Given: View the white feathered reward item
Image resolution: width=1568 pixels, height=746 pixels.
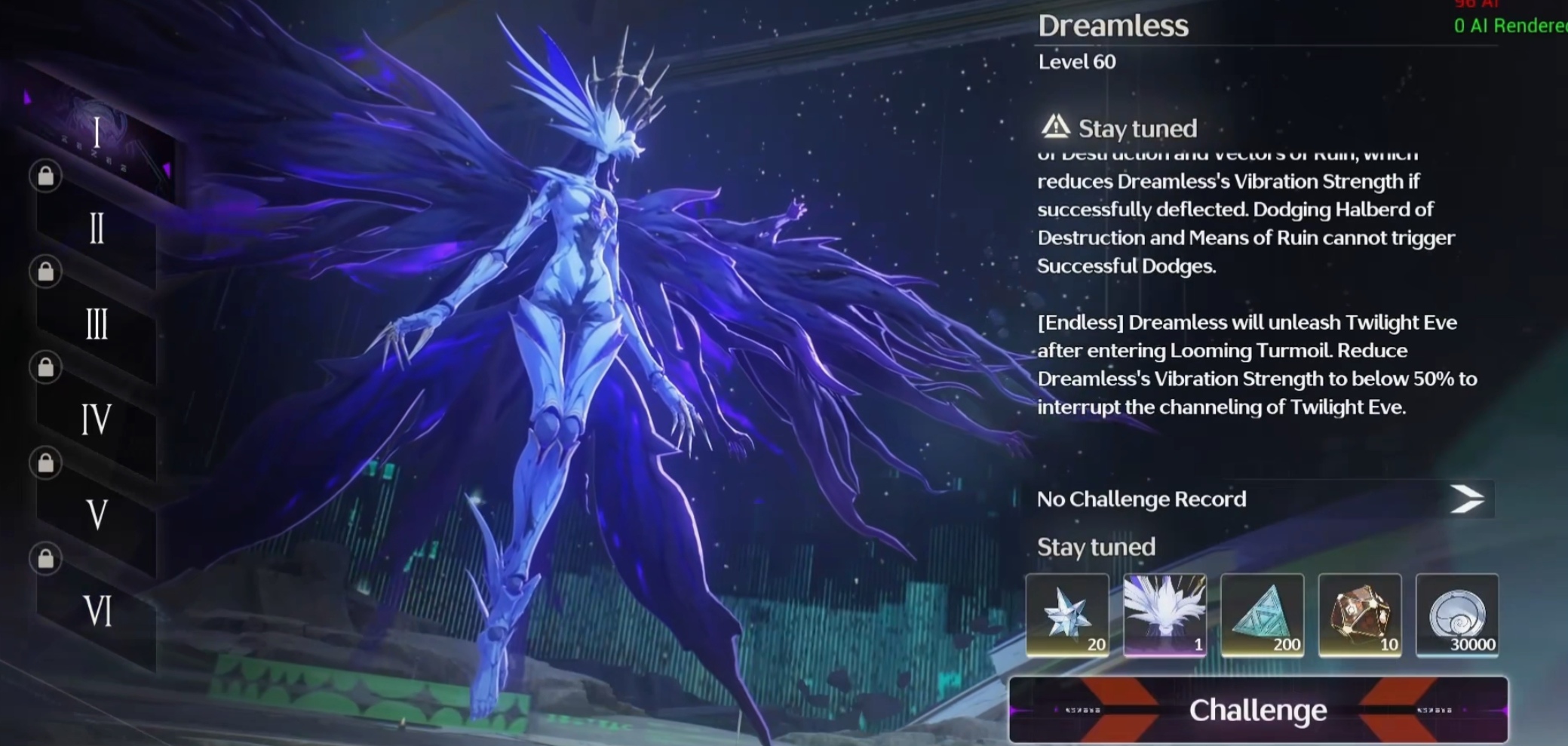Looking at the screenshot, I should click(x=1164, y=615).
